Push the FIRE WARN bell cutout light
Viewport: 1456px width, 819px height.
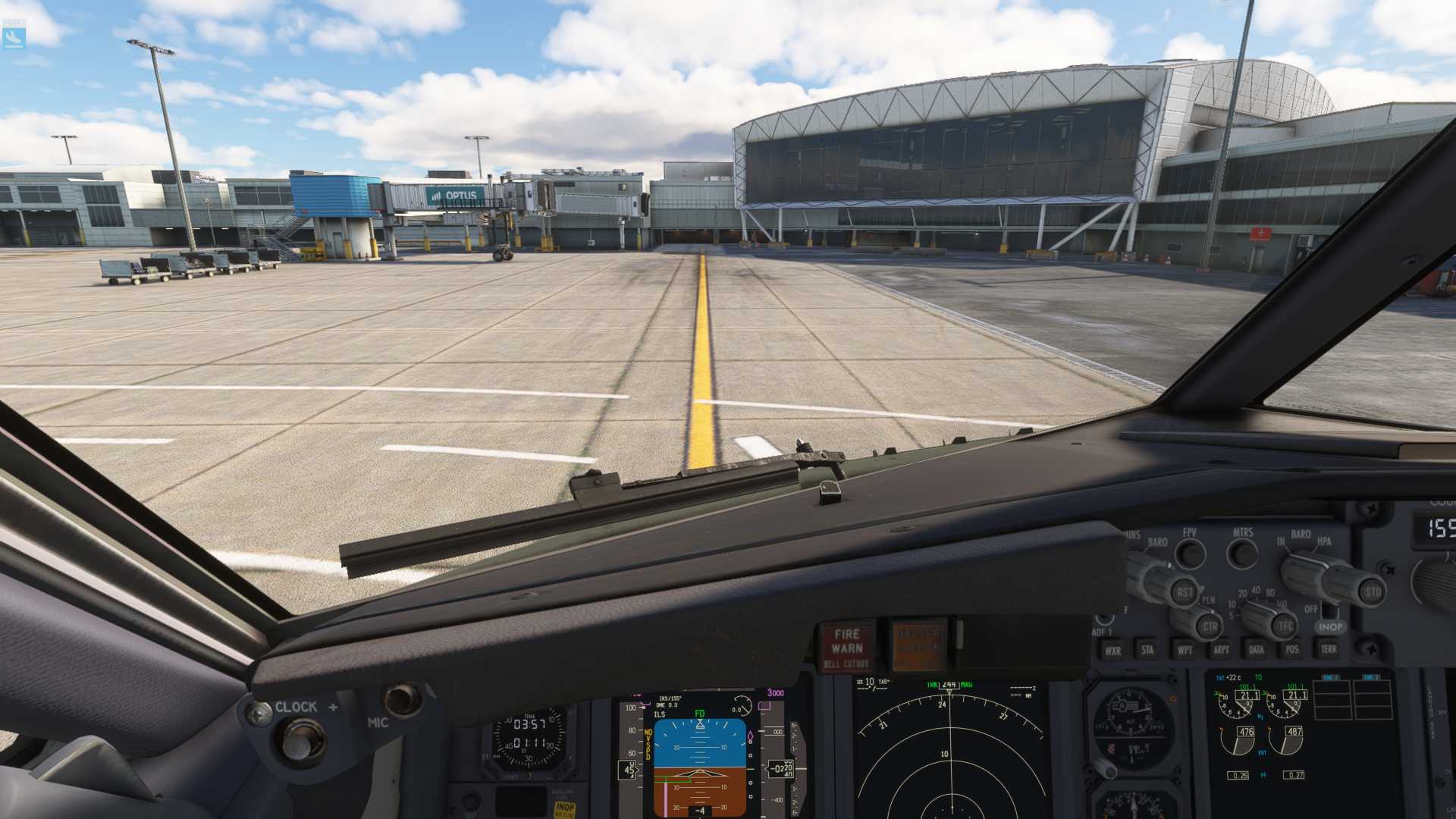pos(846,648)
